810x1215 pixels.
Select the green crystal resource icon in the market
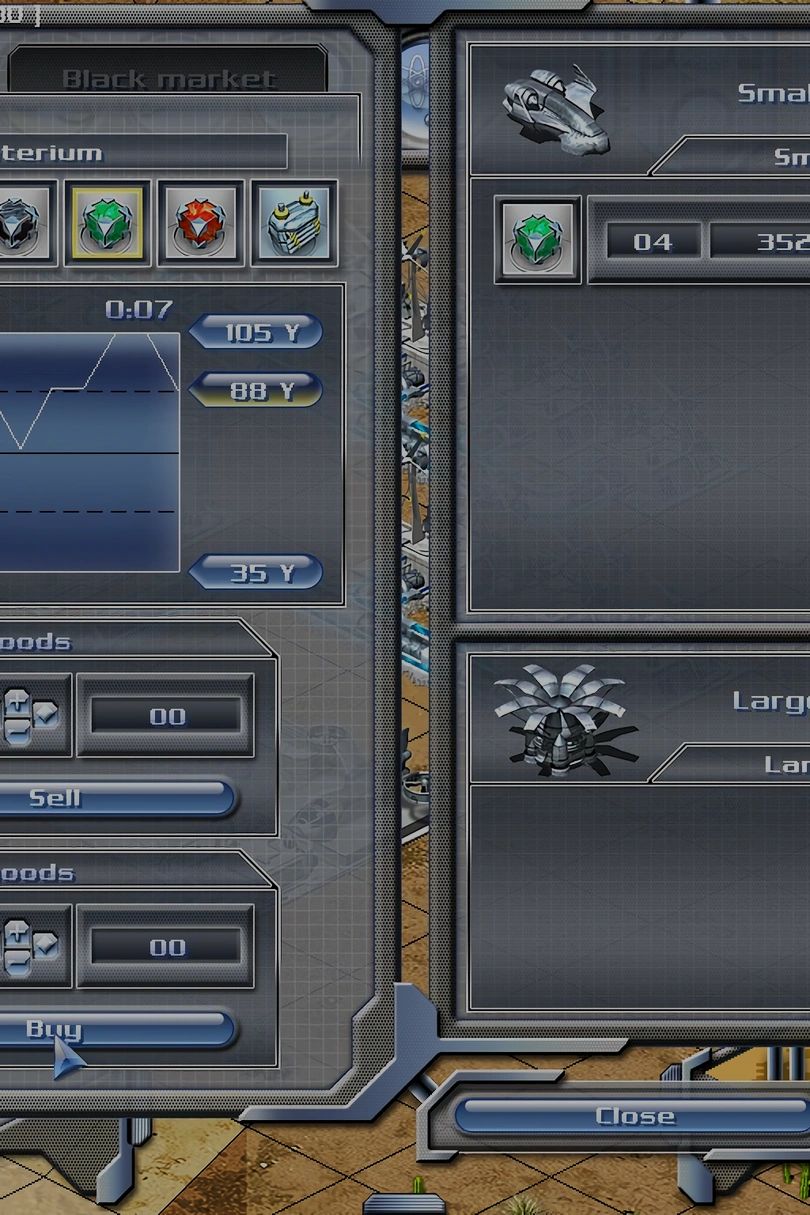point(108,223)
